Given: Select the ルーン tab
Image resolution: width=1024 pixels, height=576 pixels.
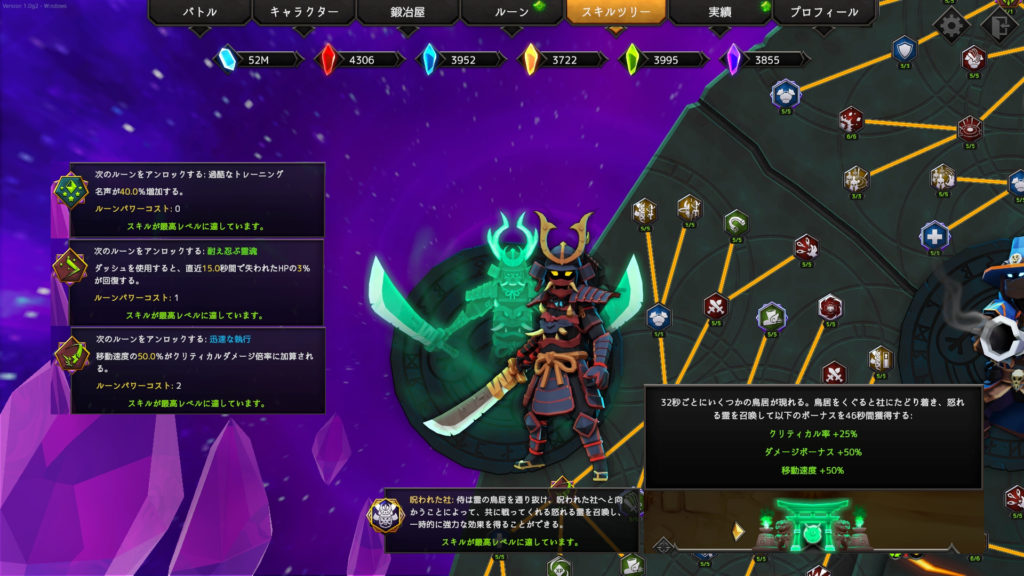Looking at the screenshot, I should click(512, 12).
